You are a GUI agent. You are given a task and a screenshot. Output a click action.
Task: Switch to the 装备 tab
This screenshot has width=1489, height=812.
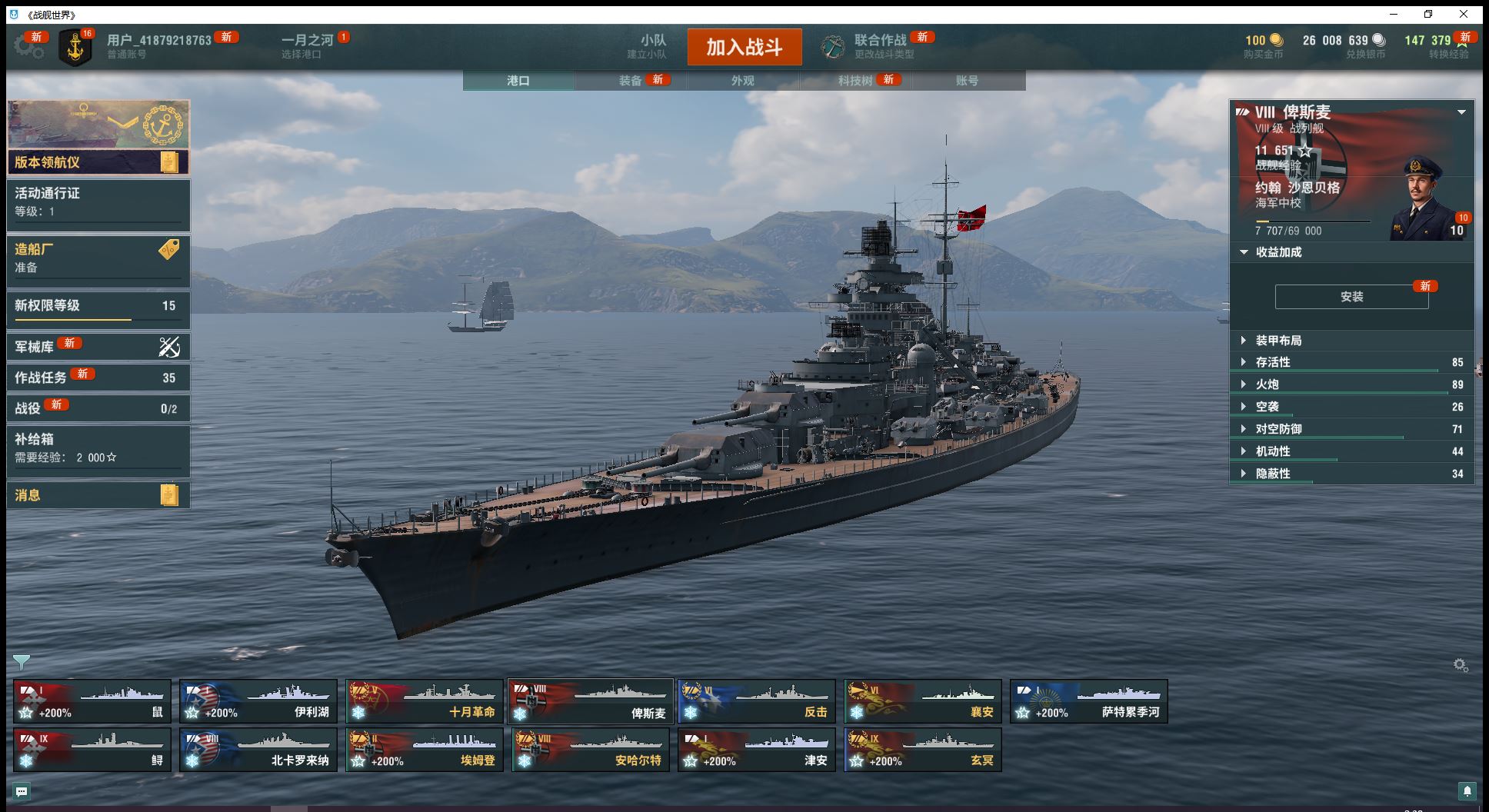click(631, 81)
